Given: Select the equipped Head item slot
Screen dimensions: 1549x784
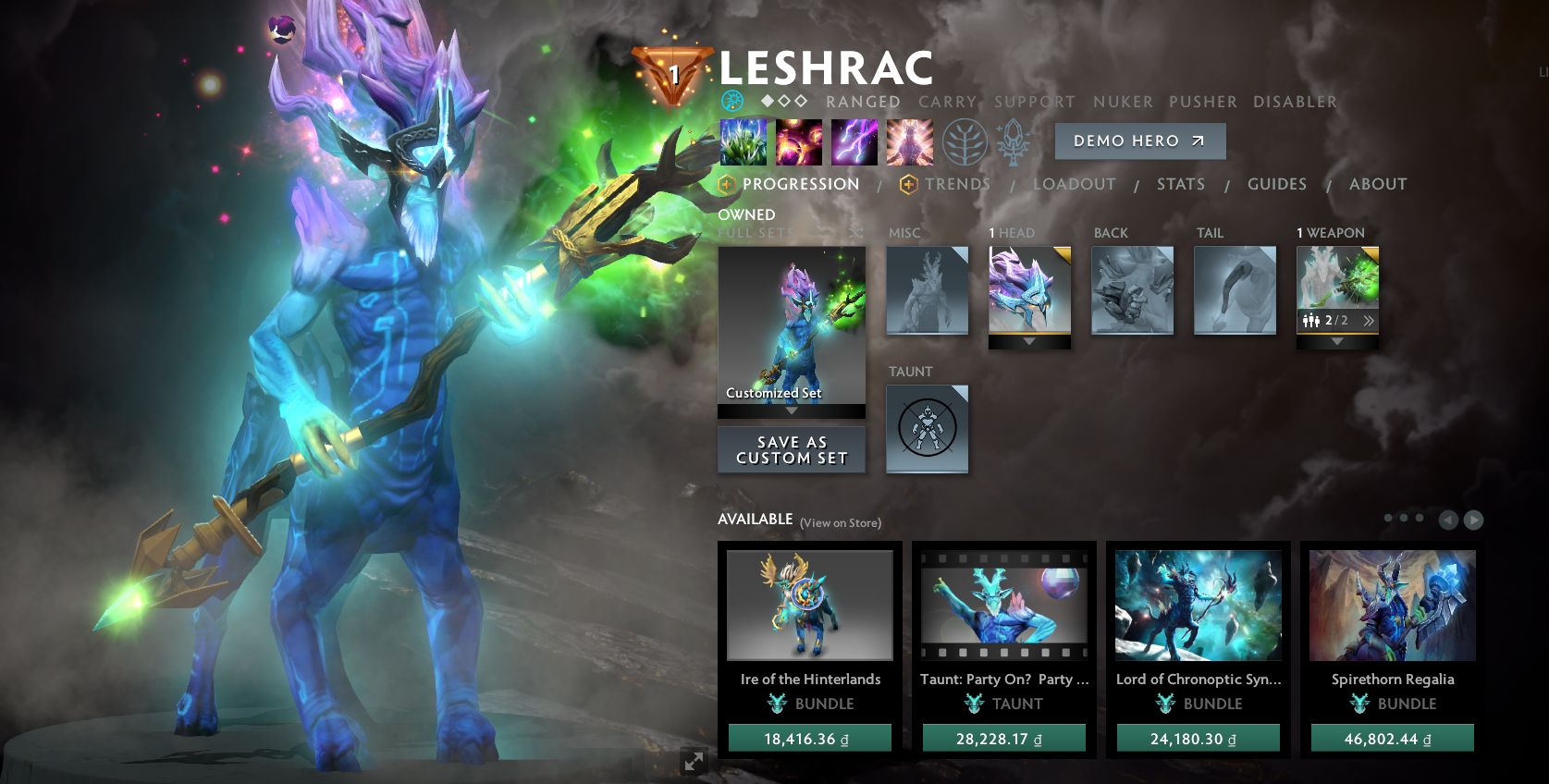Looking at the screenshot, I should click(1029, 289).
